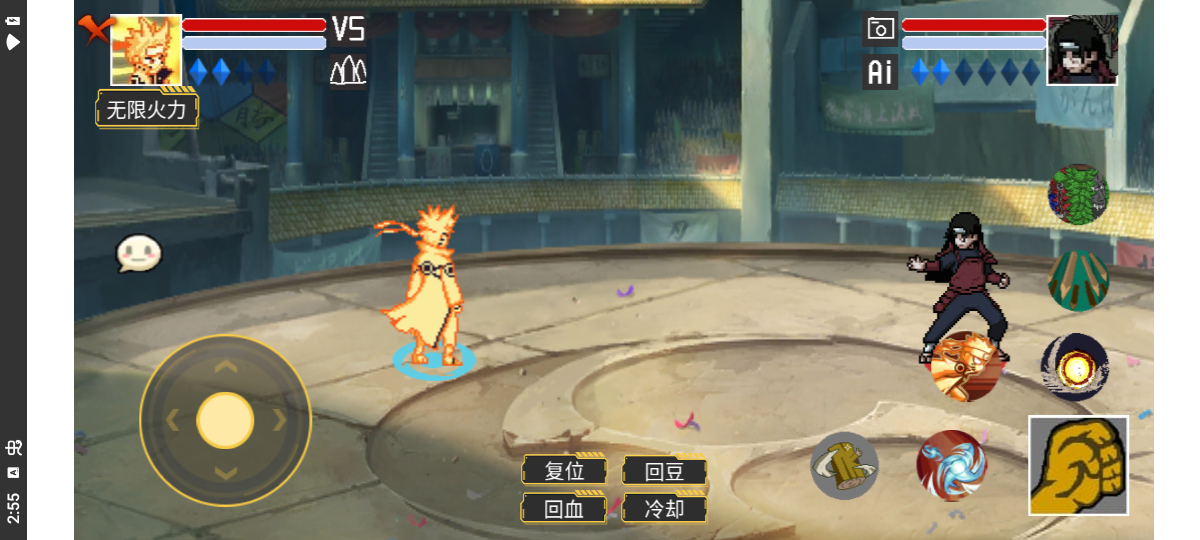Tap the 无限火力 mode button
Image resolution: width=1200 pixels, height=540 pixels.
pyautogui.click(x=147, y=110)
